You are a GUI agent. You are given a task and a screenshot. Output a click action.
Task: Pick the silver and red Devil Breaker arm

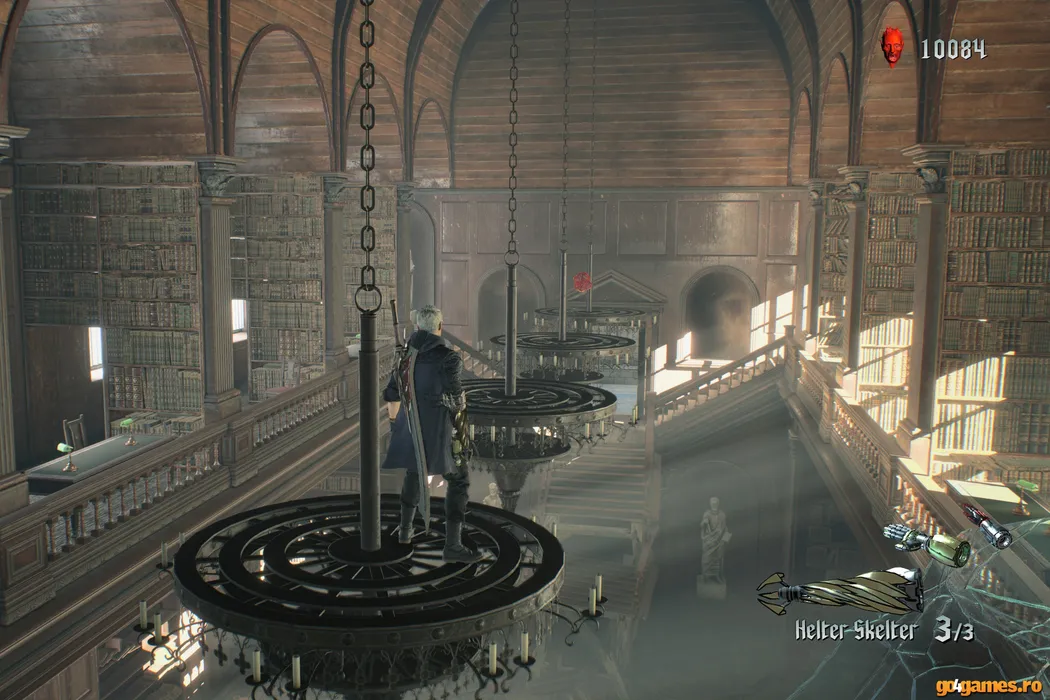987,526
